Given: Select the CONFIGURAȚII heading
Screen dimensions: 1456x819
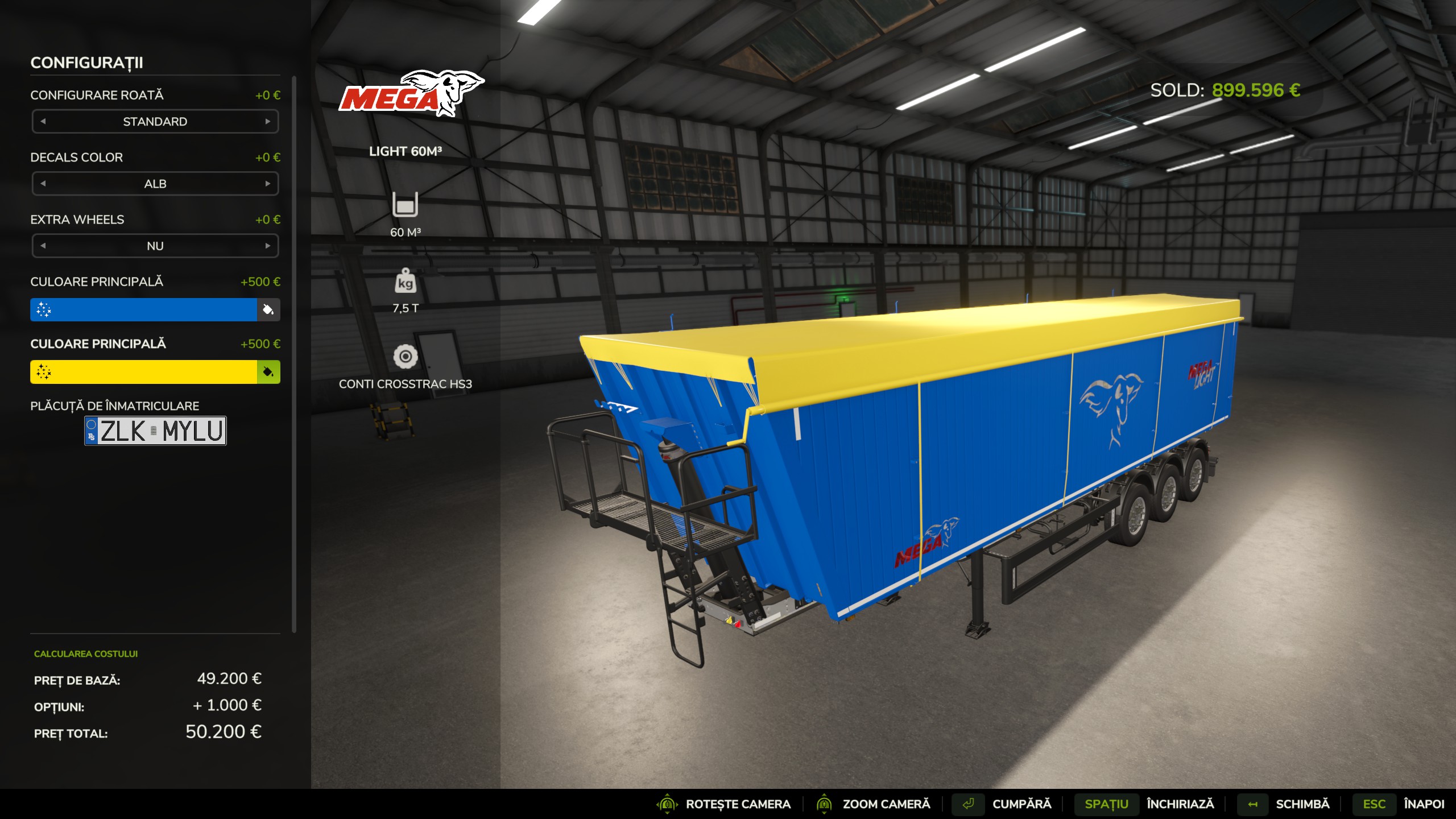Looking at the screenshot, I should pyautogui.click(x=88, y=64).
